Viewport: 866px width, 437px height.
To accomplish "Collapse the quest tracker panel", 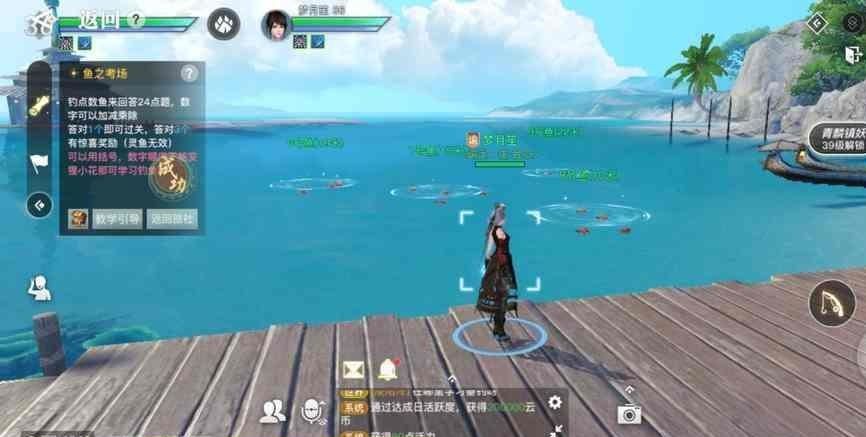I will pyautogui.click(x=39, y=205).
